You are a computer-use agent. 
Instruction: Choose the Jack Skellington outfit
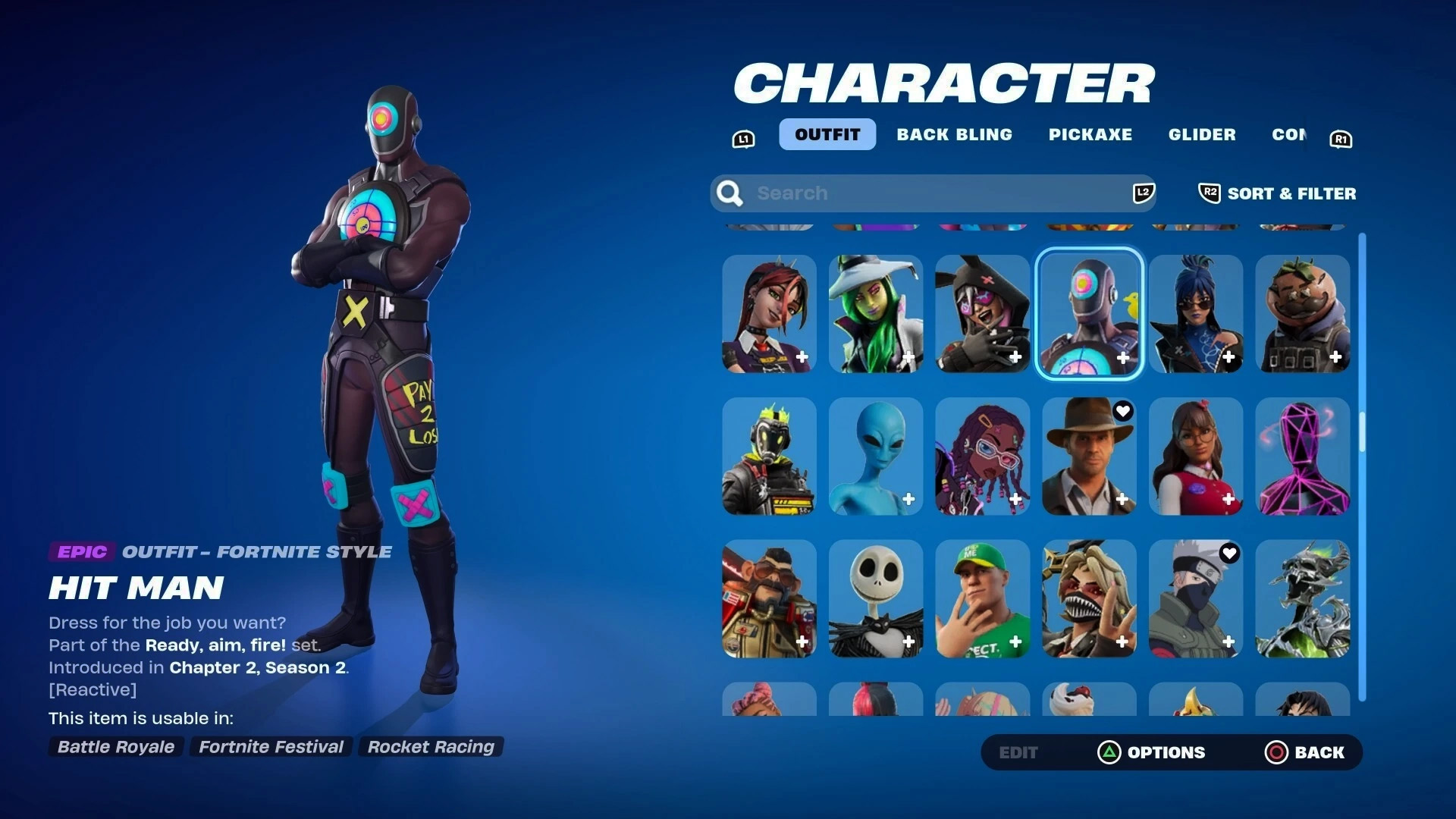tap(876, 598)
